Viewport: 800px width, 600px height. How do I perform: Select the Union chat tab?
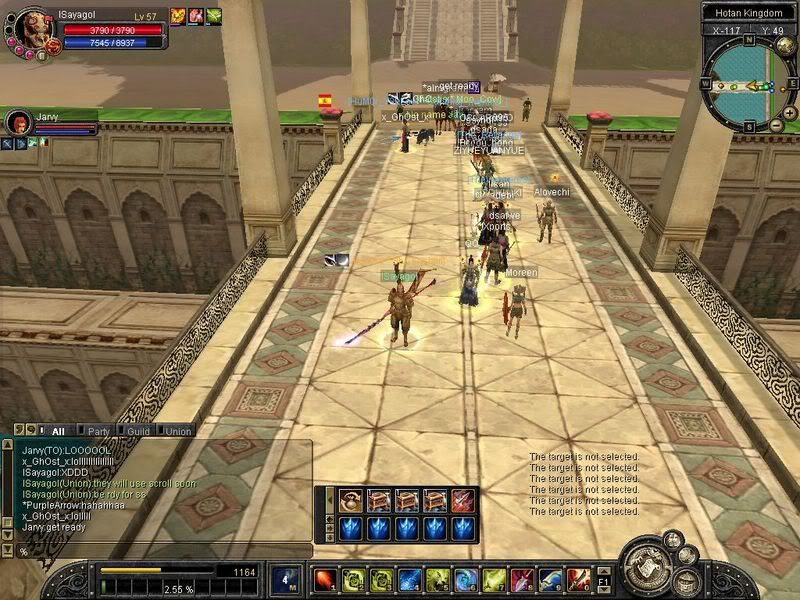[177, 431]
